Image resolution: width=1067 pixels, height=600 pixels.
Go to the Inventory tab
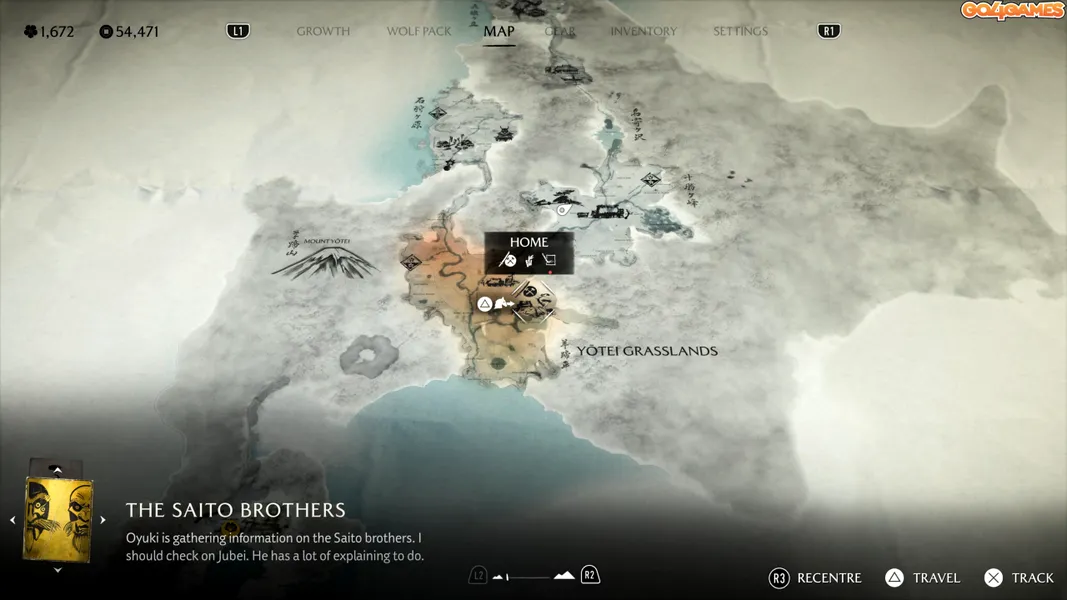[x=643, y=31]
